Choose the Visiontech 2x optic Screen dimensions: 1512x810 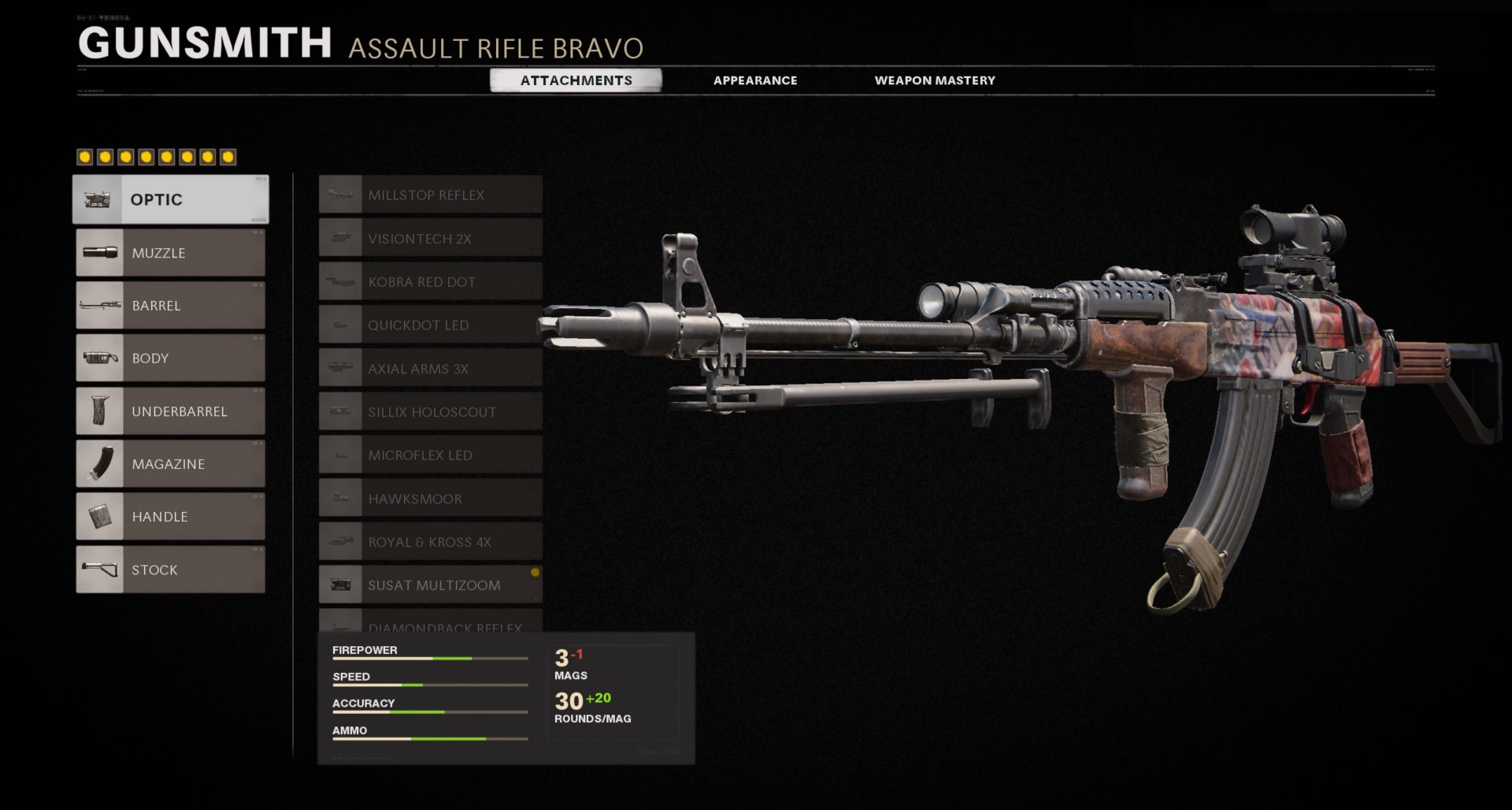(431, 238)
